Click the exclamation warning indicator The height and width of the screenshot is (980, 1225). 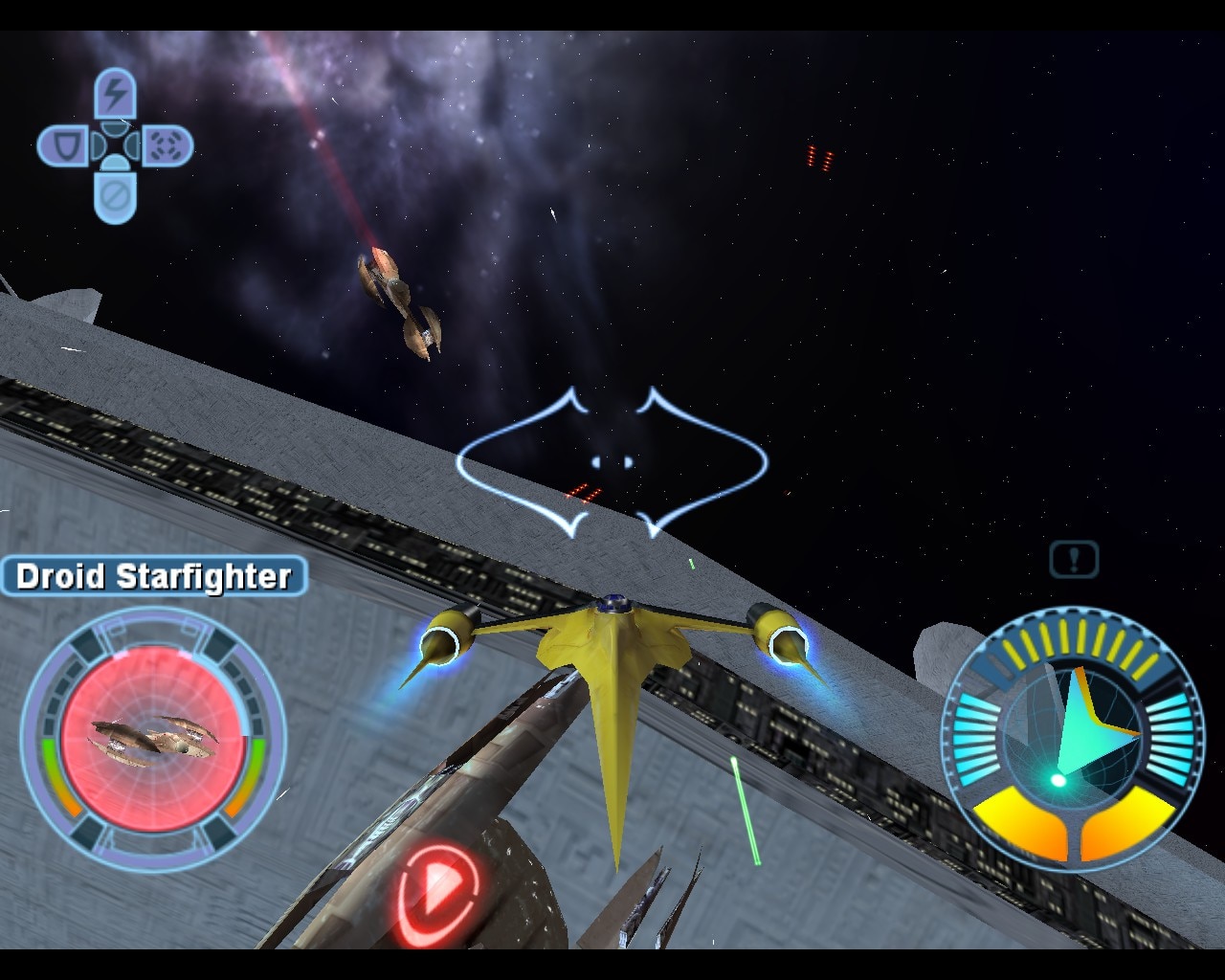click(x=1074, y=559)
